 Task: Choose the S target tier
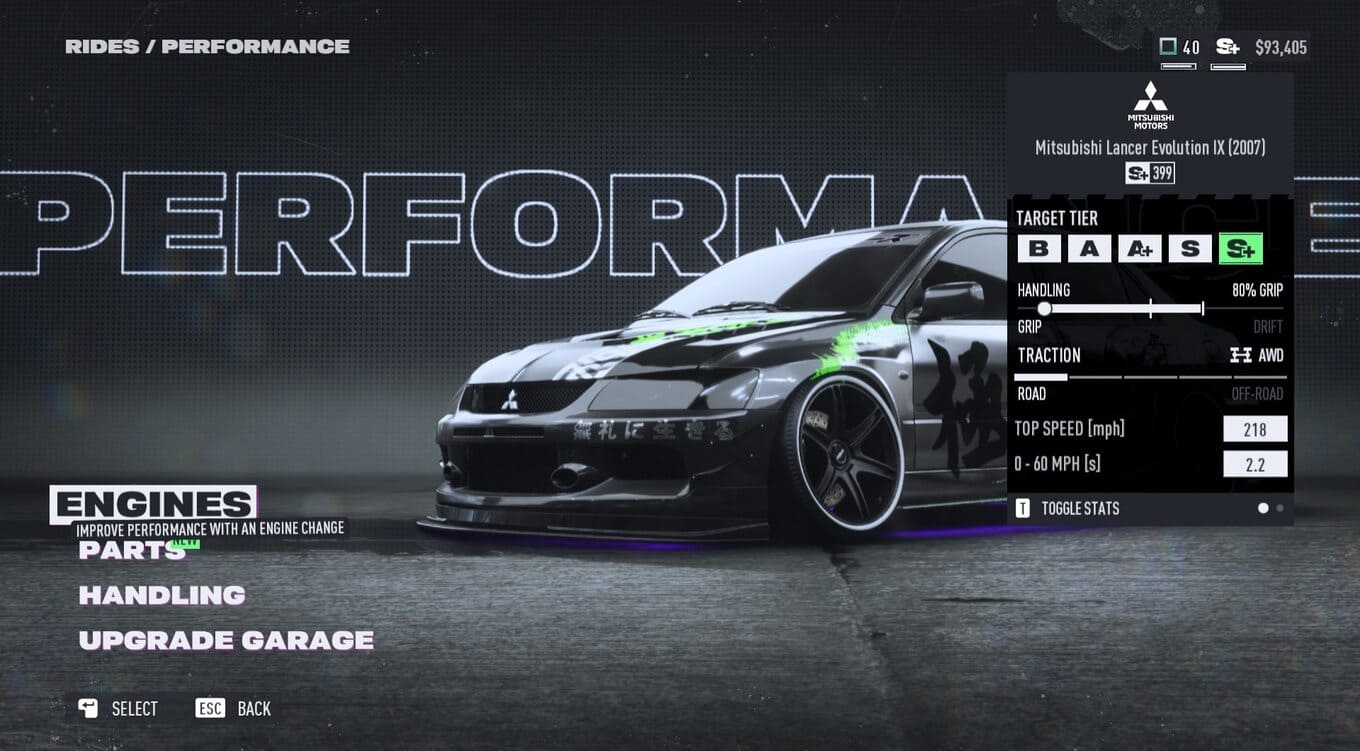point(1190,249)
